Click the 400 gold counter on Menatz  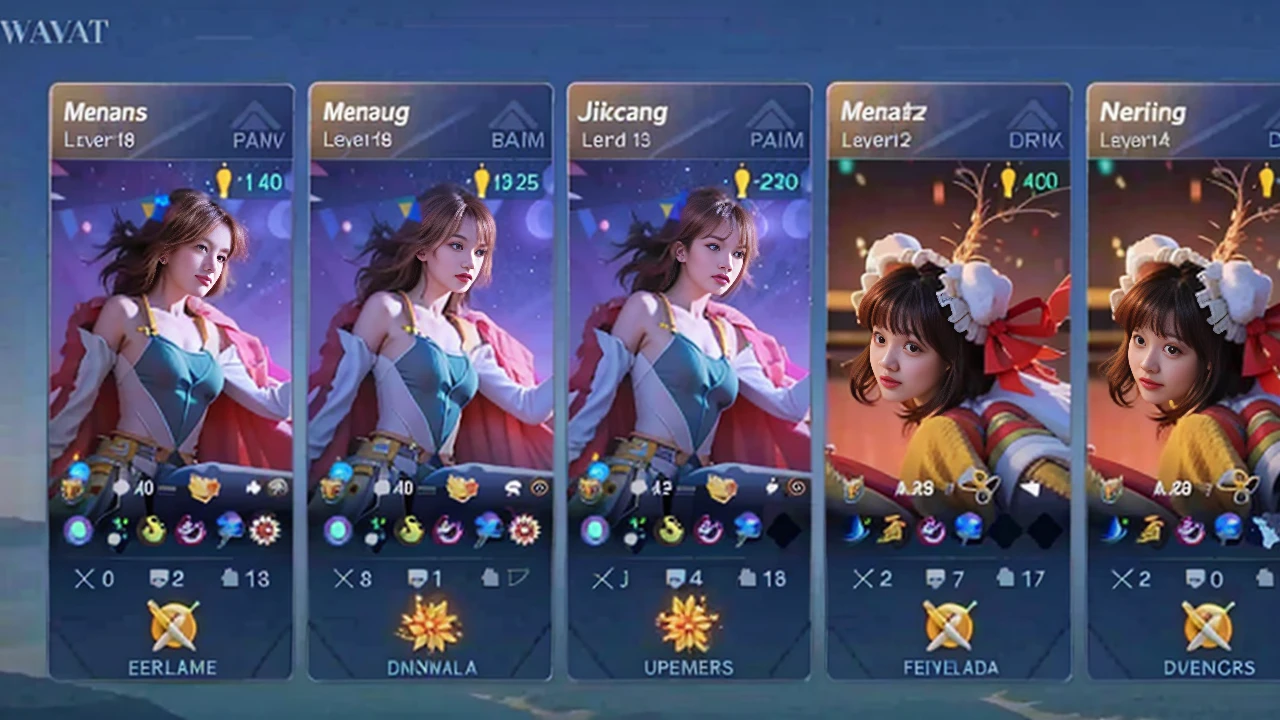(x=1028, y=182)
